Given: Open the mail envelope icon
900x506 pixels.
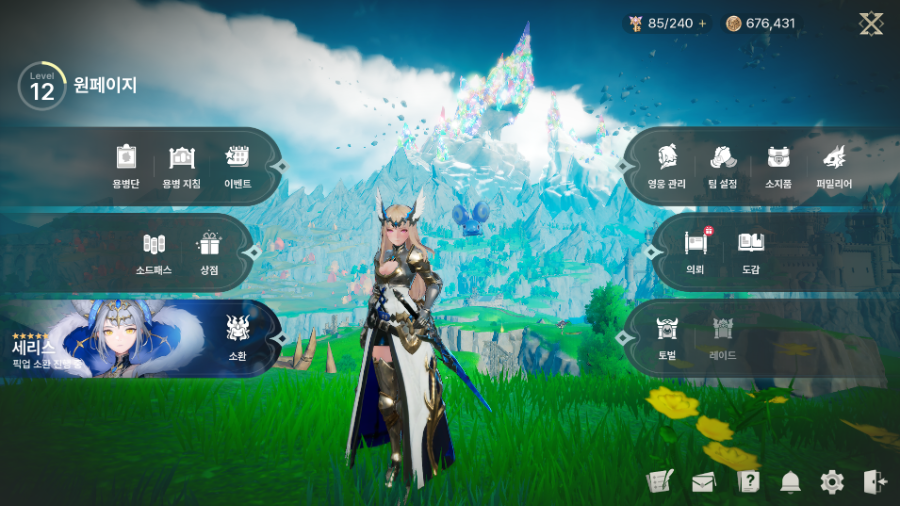Looking at the screenshot, I should (703, 482).
